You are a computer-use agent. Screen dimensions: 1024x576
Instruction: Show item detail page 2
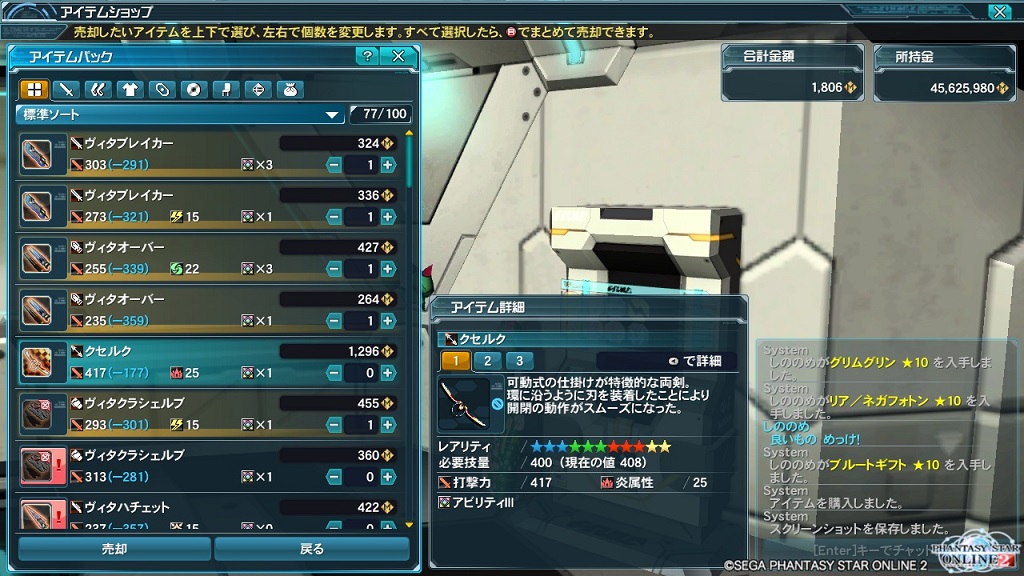click(x=487, y=361)
